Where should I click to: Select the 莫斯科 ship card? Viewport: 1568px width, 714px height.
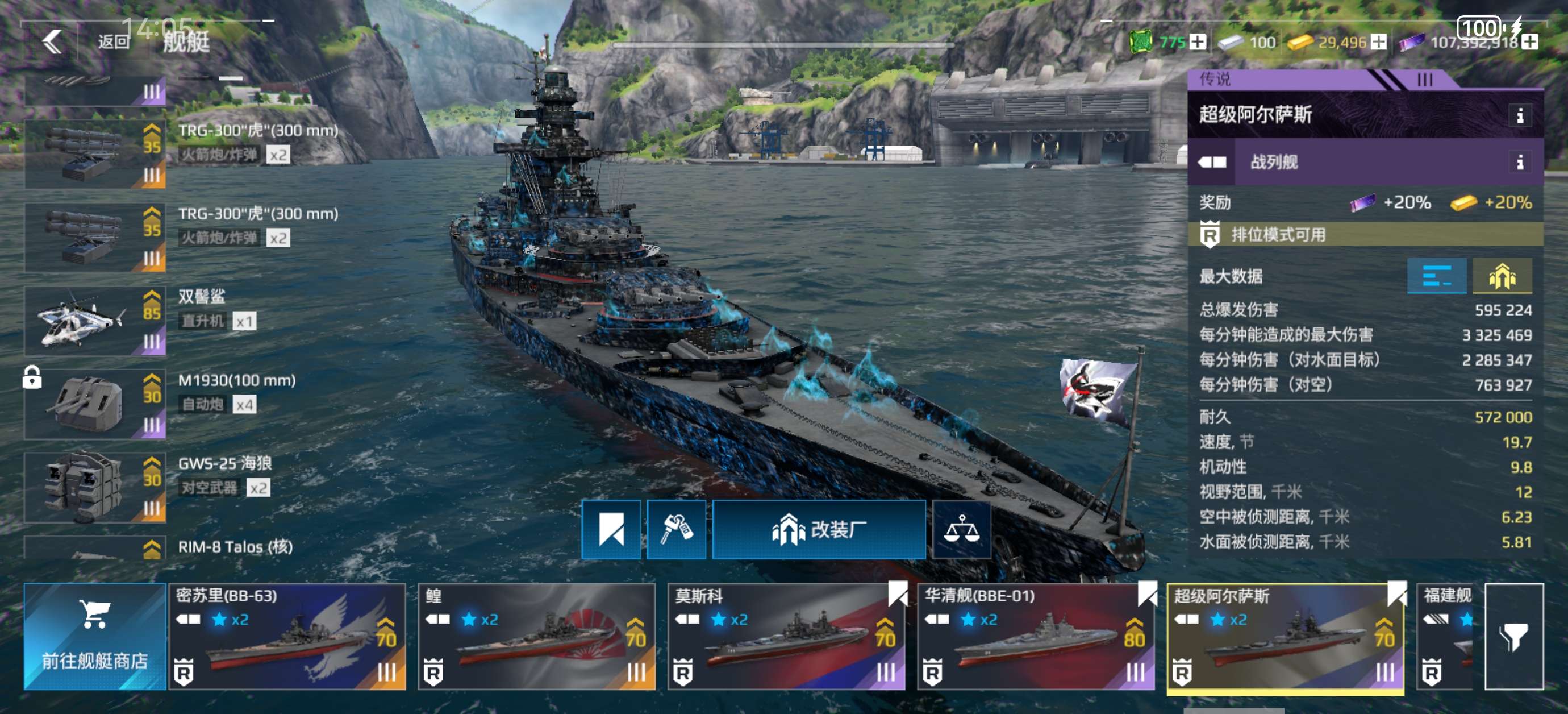[x=786, y=637]
